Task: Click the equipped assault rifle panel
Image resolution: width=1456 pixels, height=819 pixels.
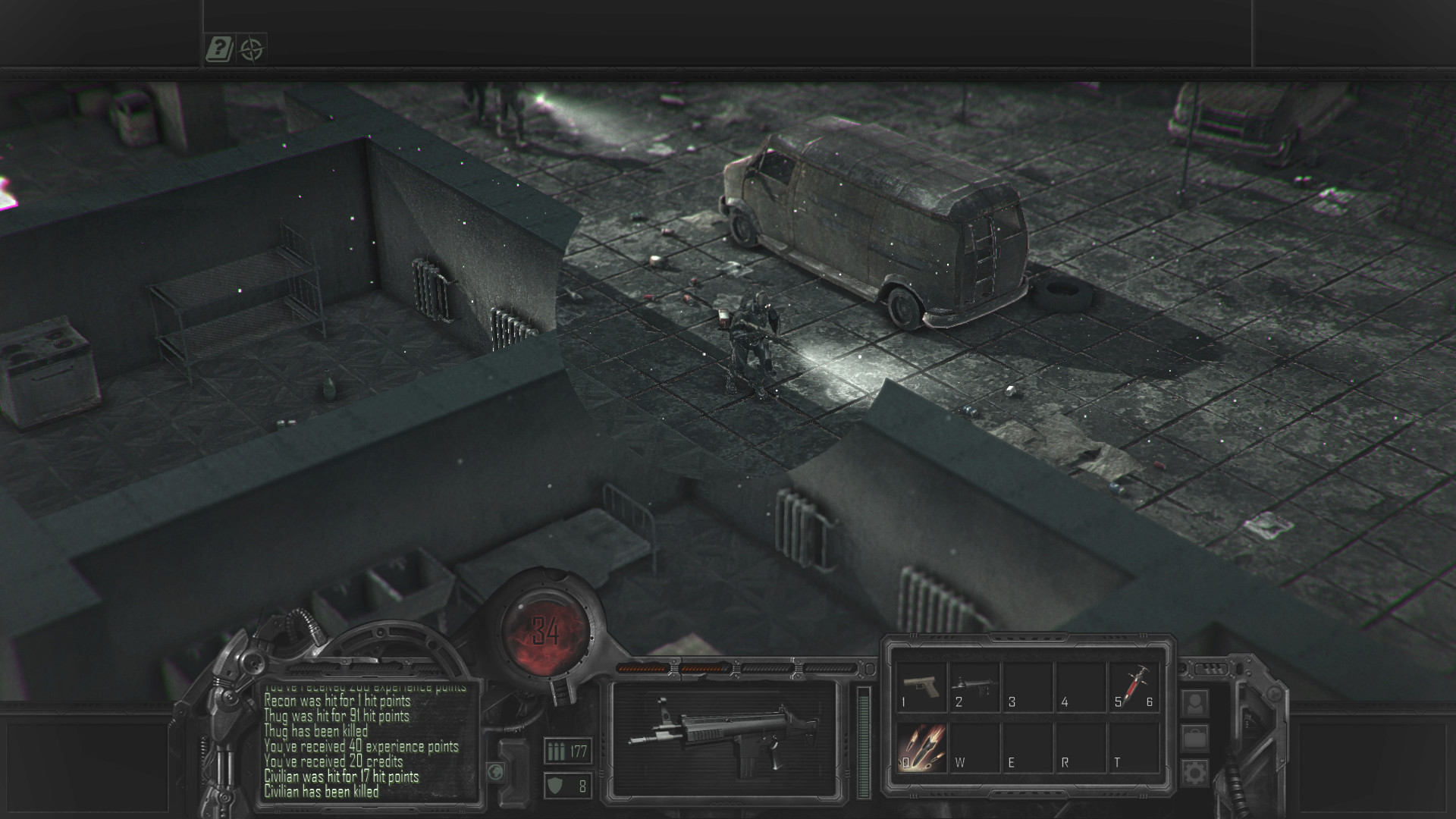Action: [x=723, y=741]
